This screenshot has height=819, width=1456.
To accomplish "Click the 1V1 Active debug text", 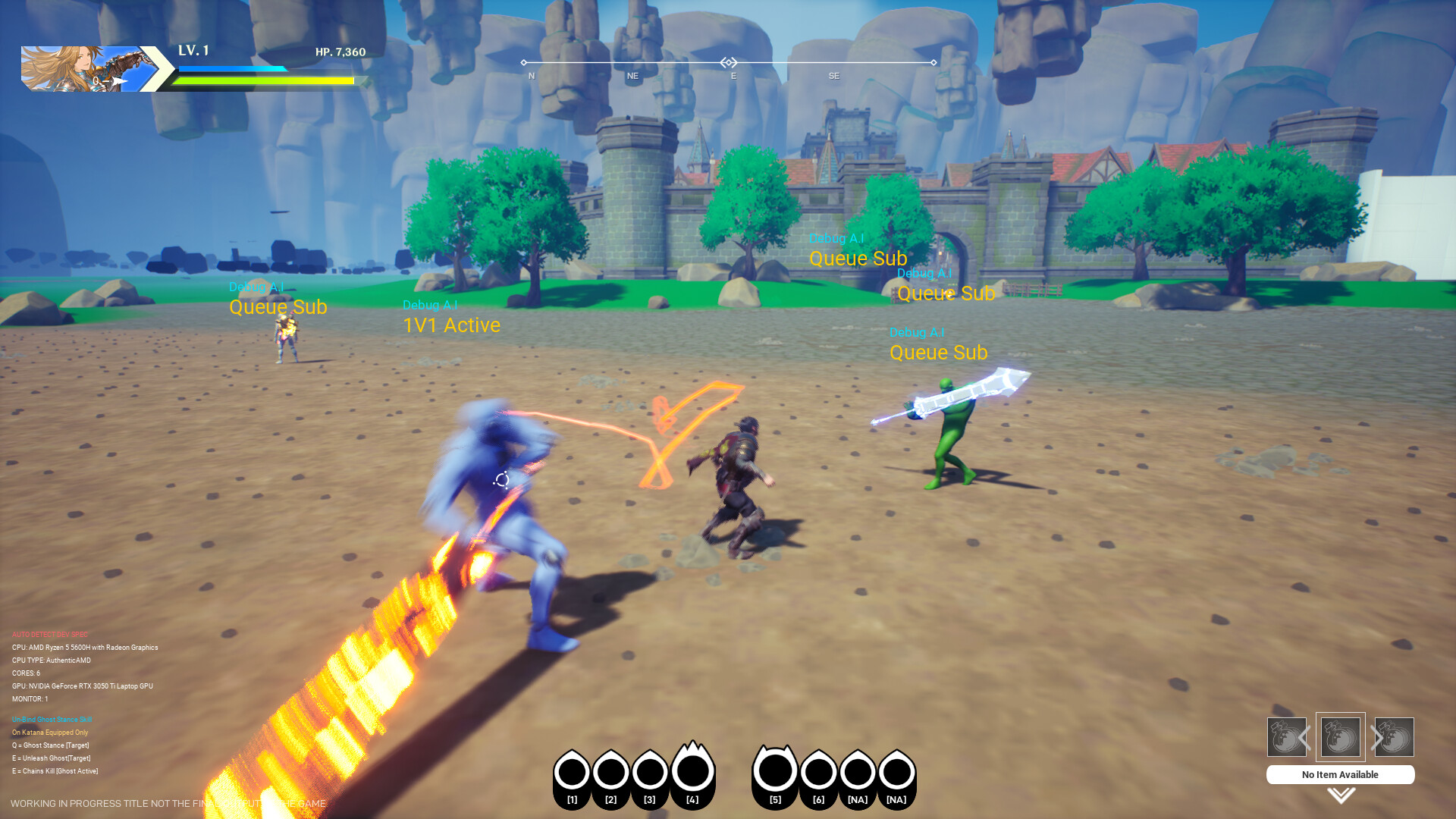I will [x=450, y=325].
